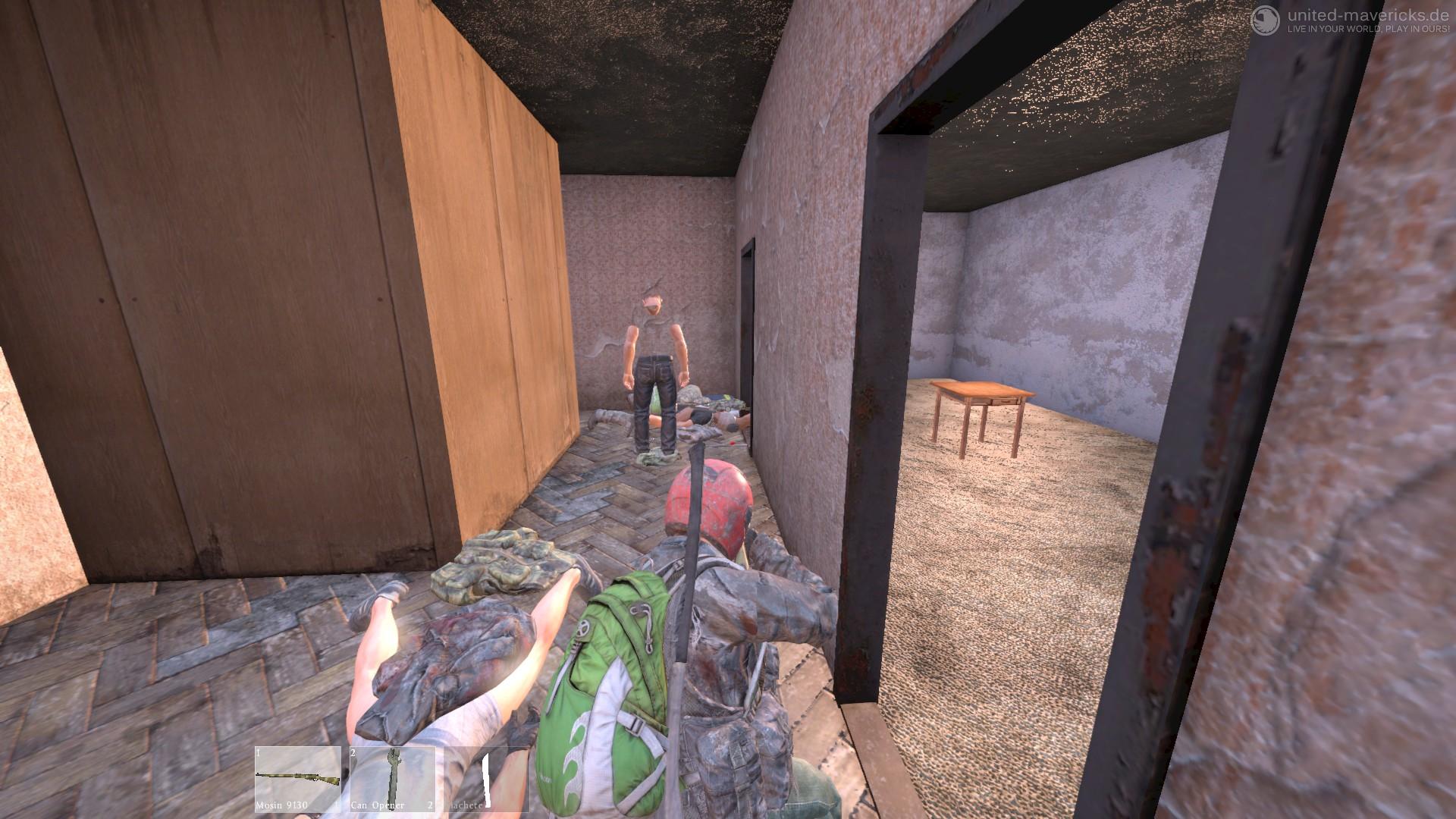
Task: Equip the Machete from the hotbar
Action: (x=486, y=779)
